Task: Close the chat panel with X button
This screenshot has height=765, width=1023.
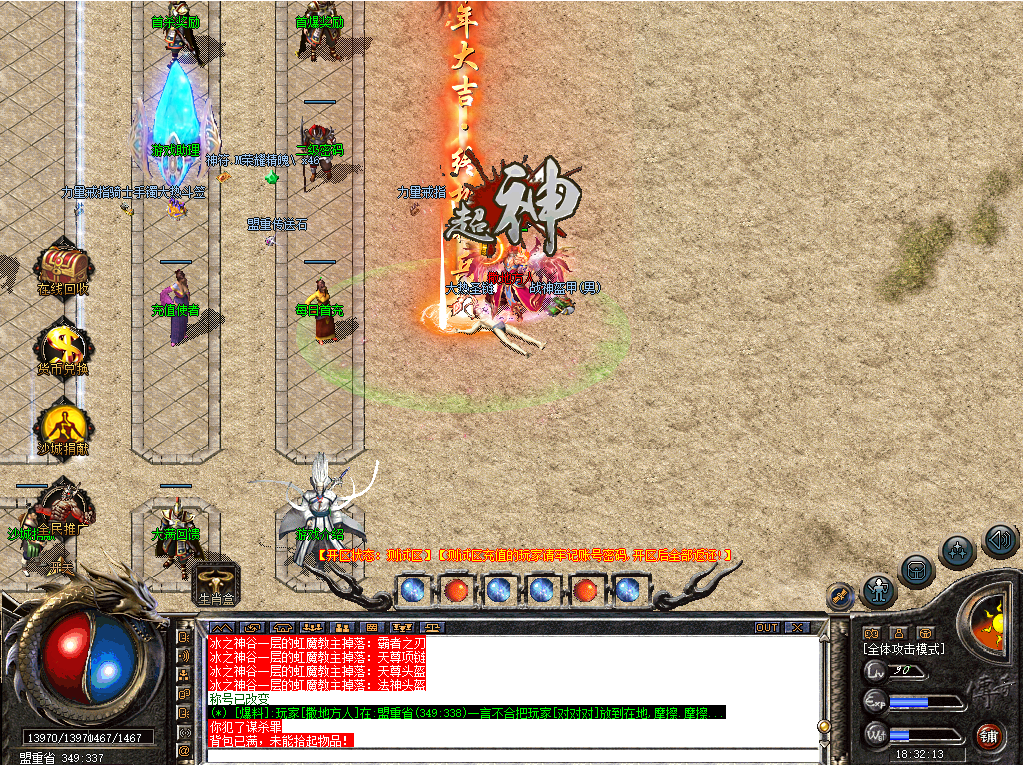Action: 796,628
